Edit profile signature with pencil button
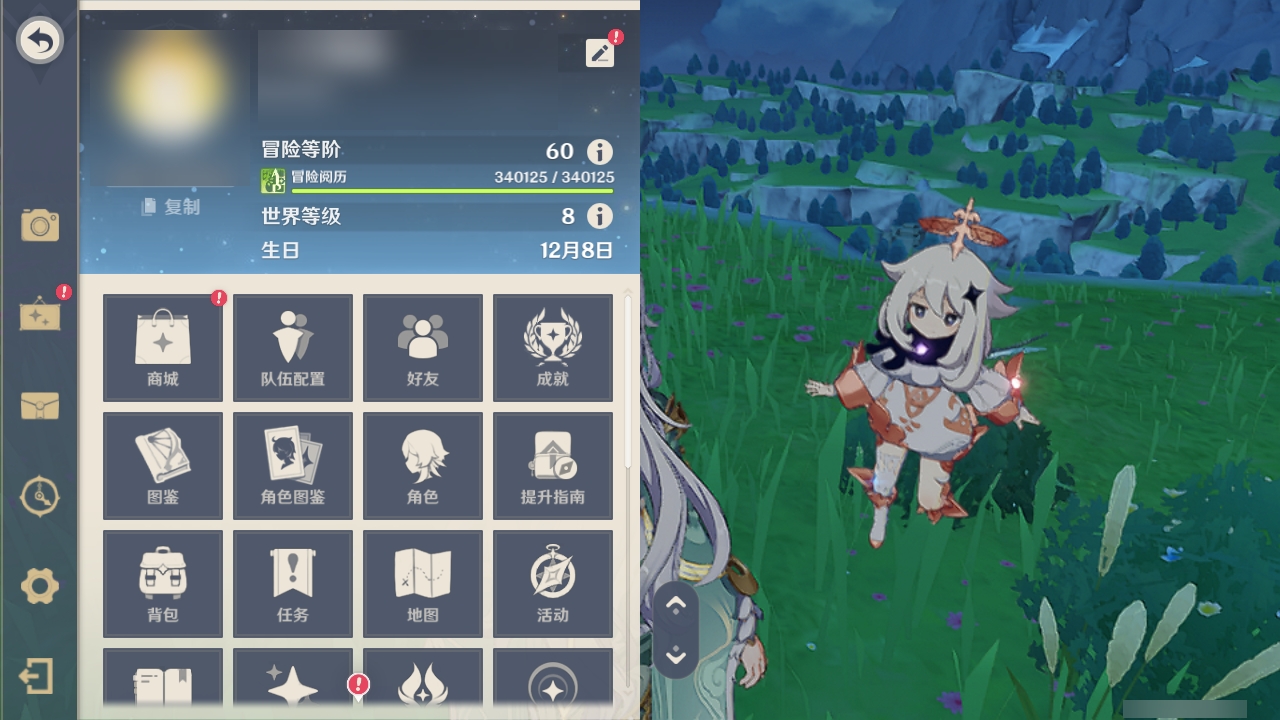Screen dimensions: 1280x720 point(600,52)
